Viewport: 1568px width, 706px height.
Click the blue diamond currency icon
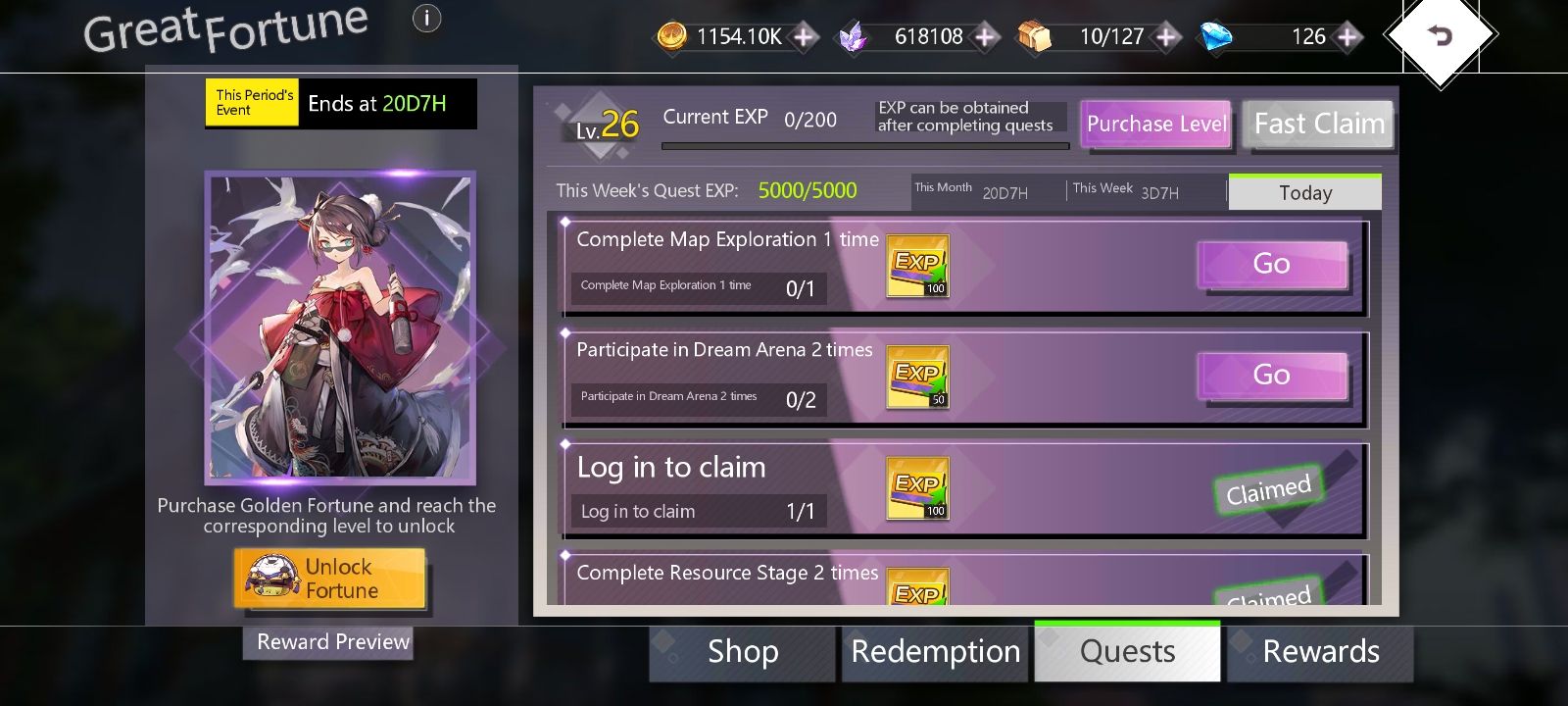pos(1215,36)
